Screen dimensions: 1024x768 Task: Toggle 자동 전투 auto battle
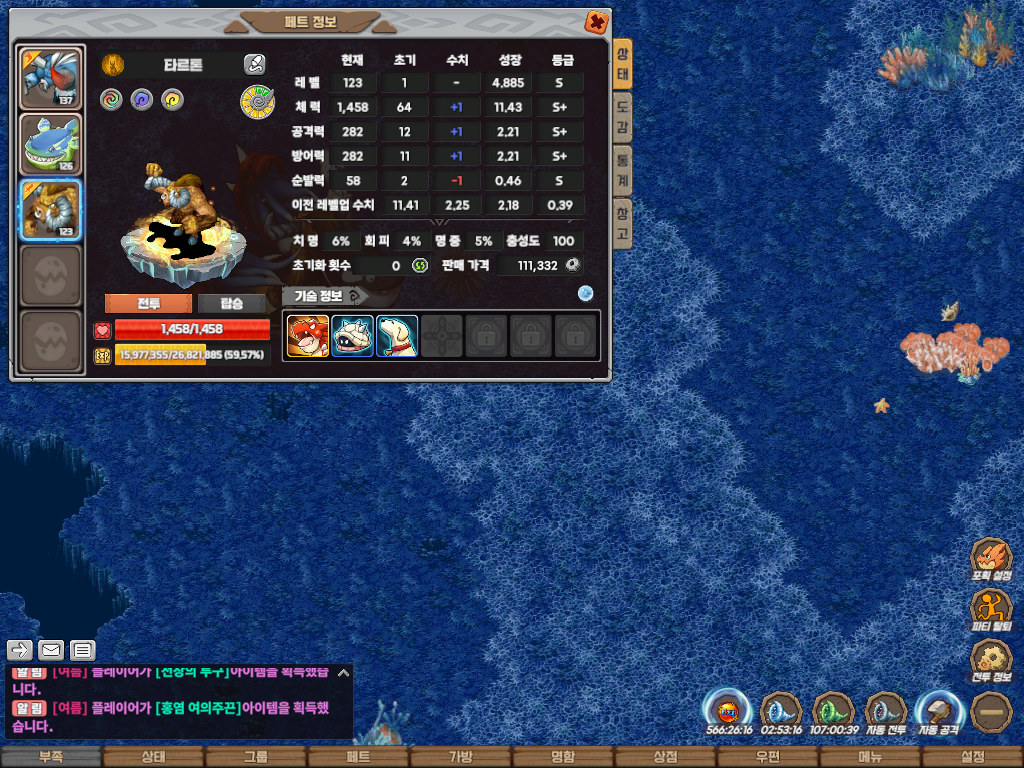click(885, 712)
